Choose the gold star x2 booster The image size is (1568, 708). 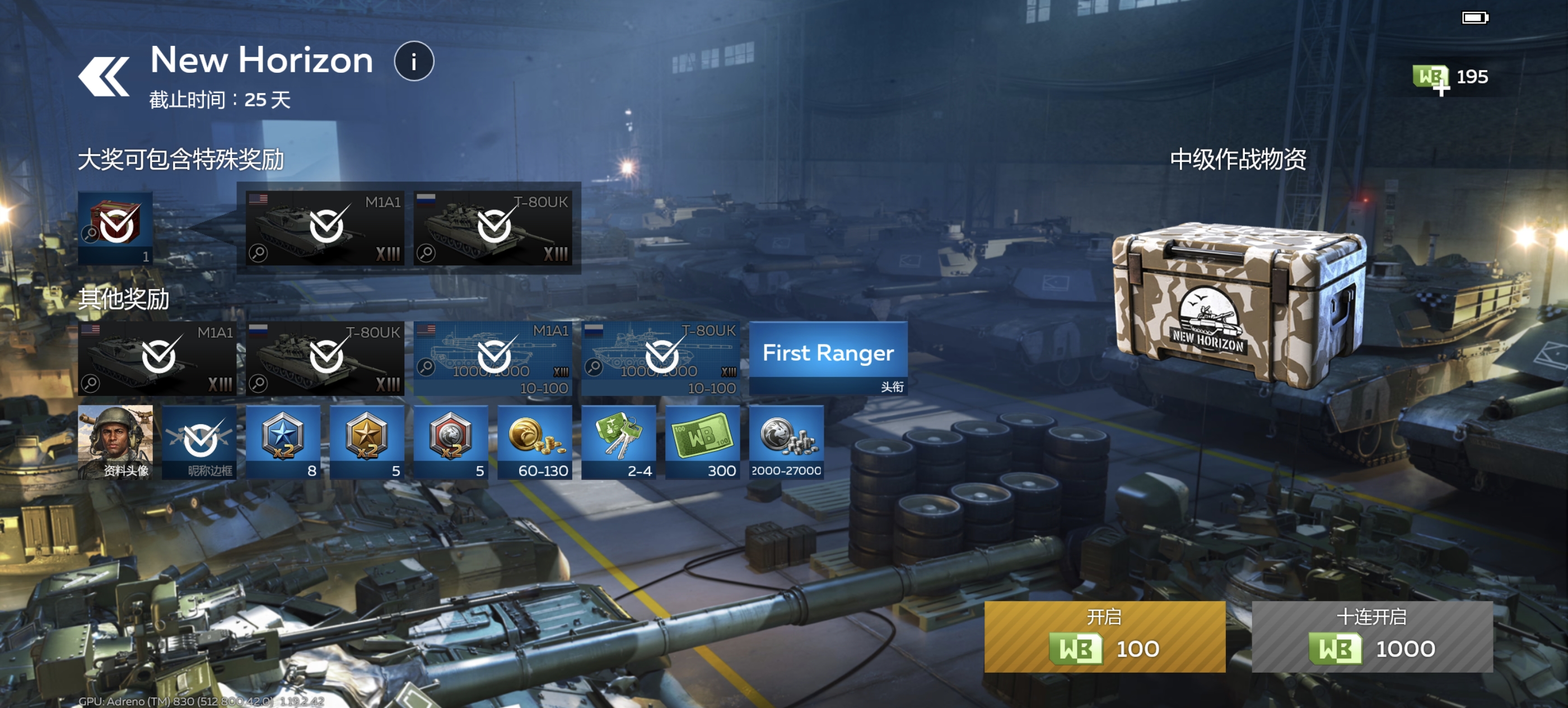click(367, 442)
